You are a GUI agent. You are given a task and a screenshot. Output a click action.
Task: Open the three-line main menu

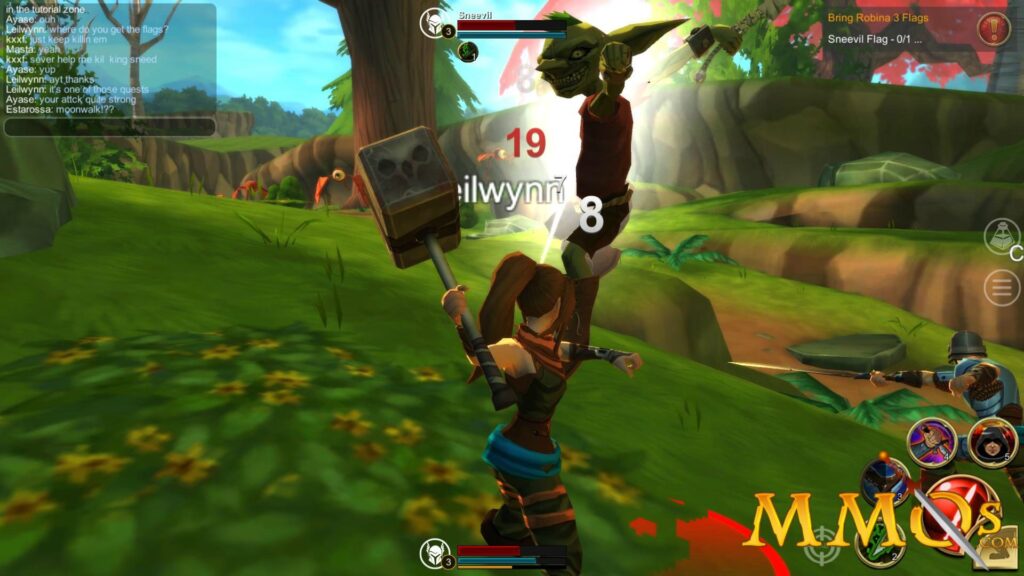coord(1001,288)
